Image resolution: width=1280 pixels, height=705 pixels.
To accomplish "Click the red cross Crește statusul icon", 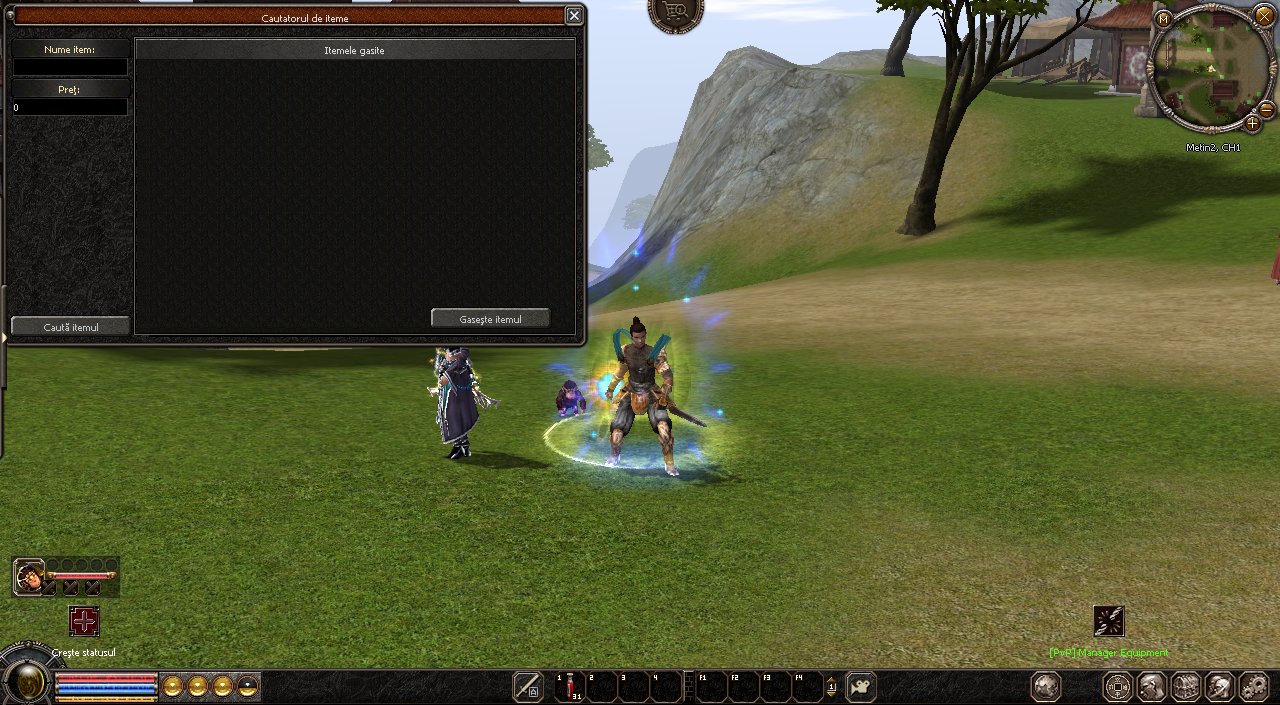I will tap(84, 621).
